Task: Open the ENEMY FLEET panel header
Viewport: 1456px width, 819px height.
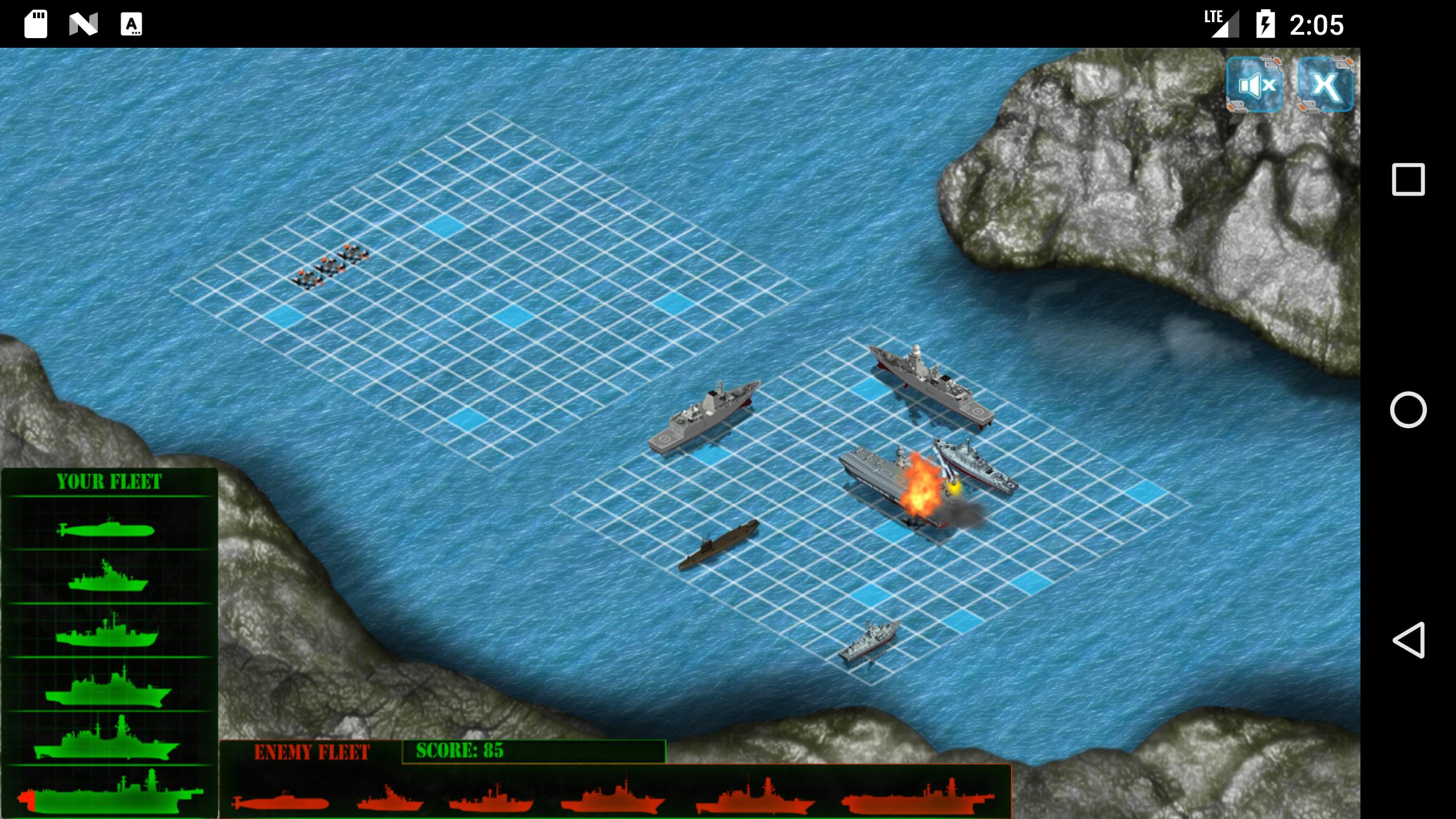Action: pos(313,750)
